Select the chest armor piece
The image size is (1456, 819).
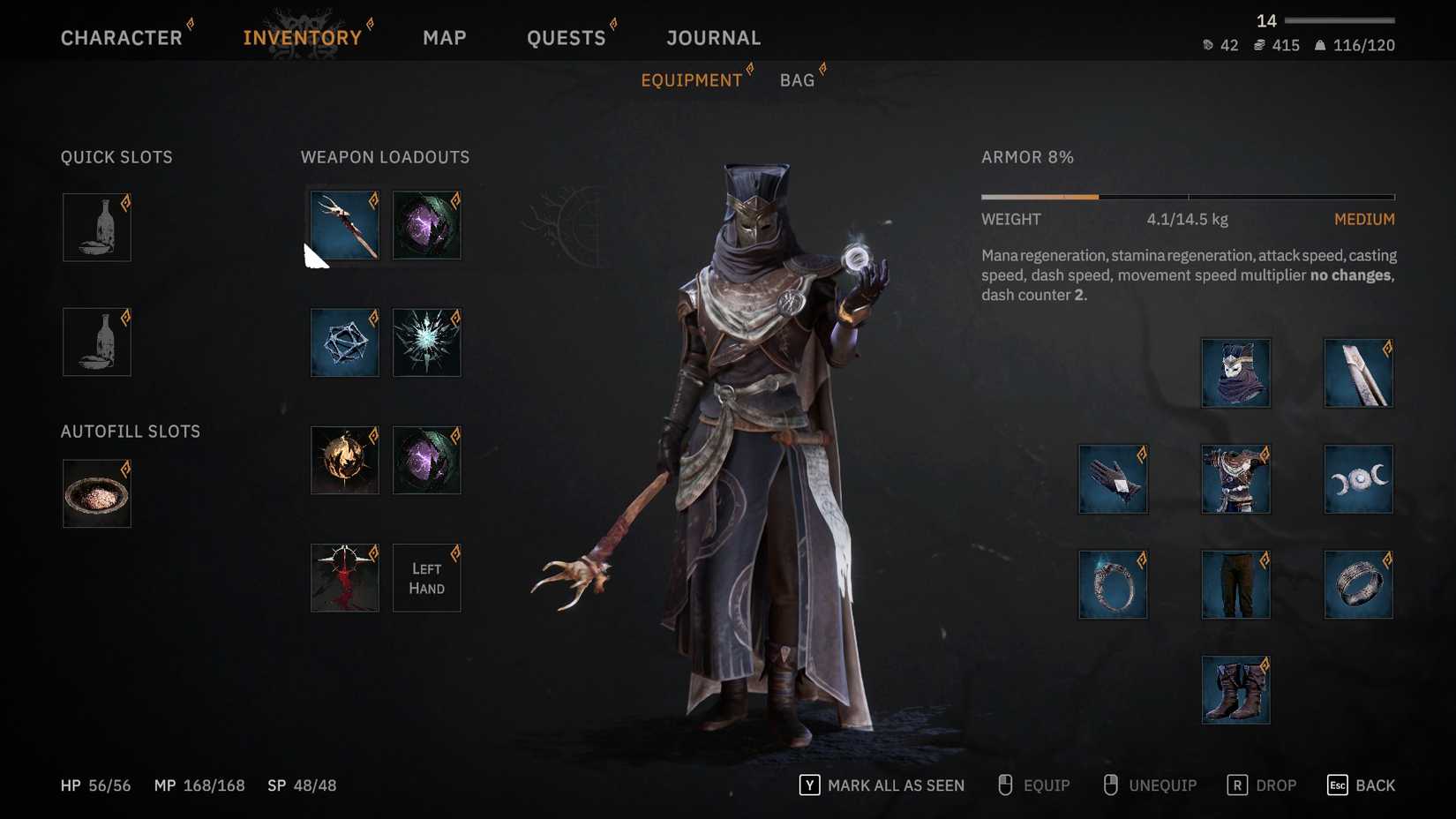tap(1235, 479)
